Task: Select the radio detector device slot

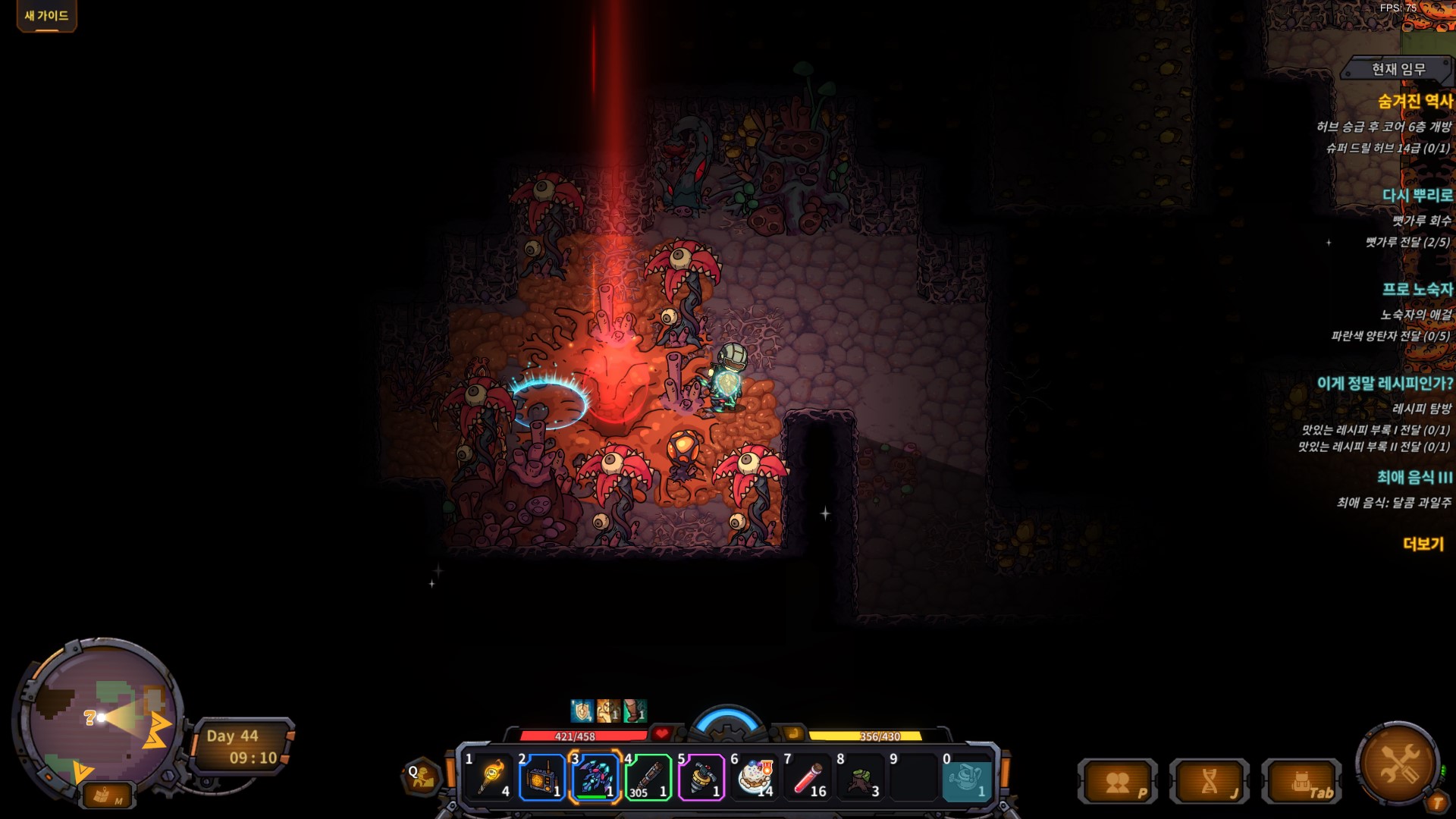Action: (x=542, y=777)
